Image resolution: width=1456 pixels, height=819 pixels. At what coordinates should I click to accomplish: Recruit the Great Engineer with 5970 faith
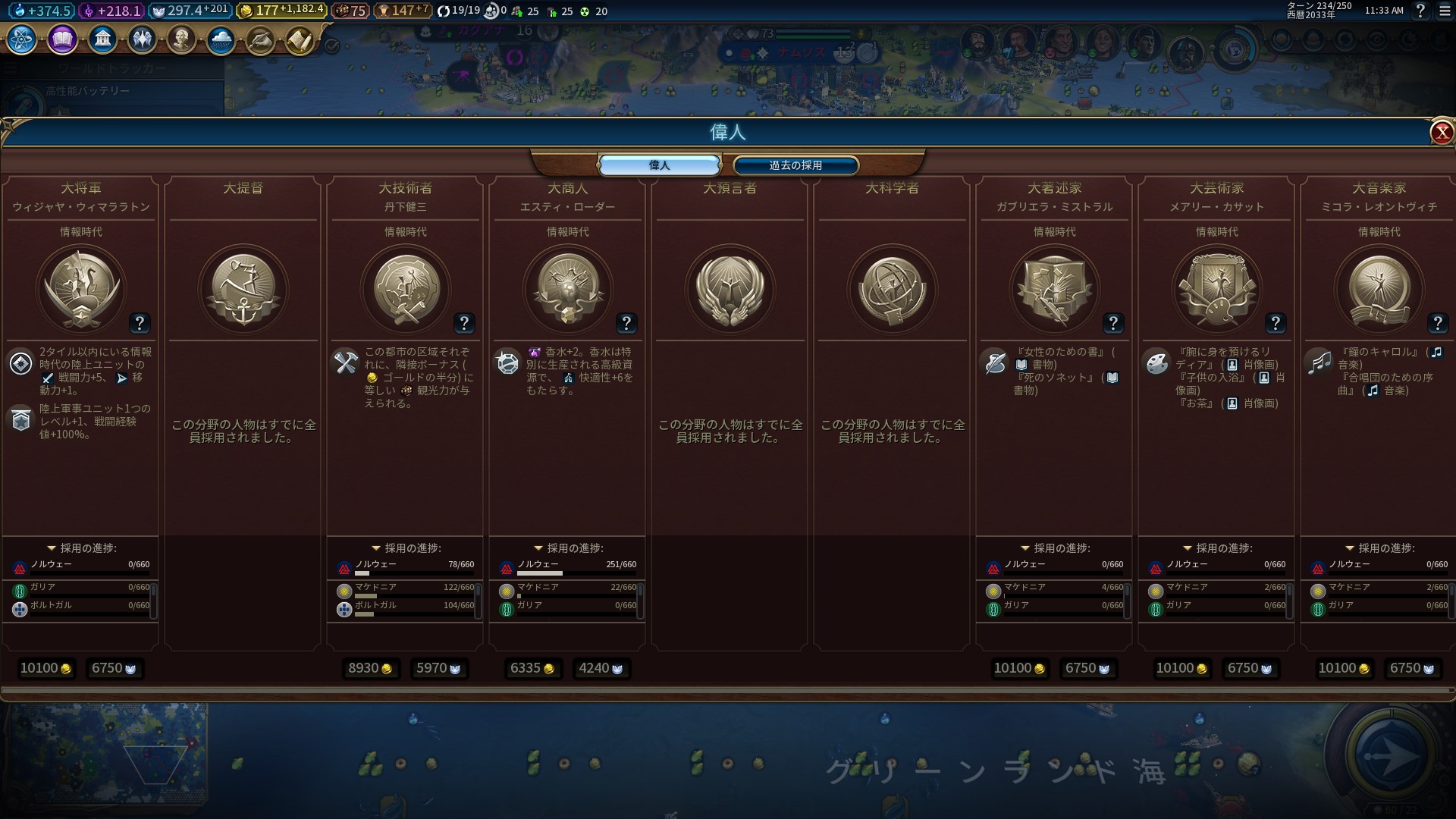[x=438, y=668]
